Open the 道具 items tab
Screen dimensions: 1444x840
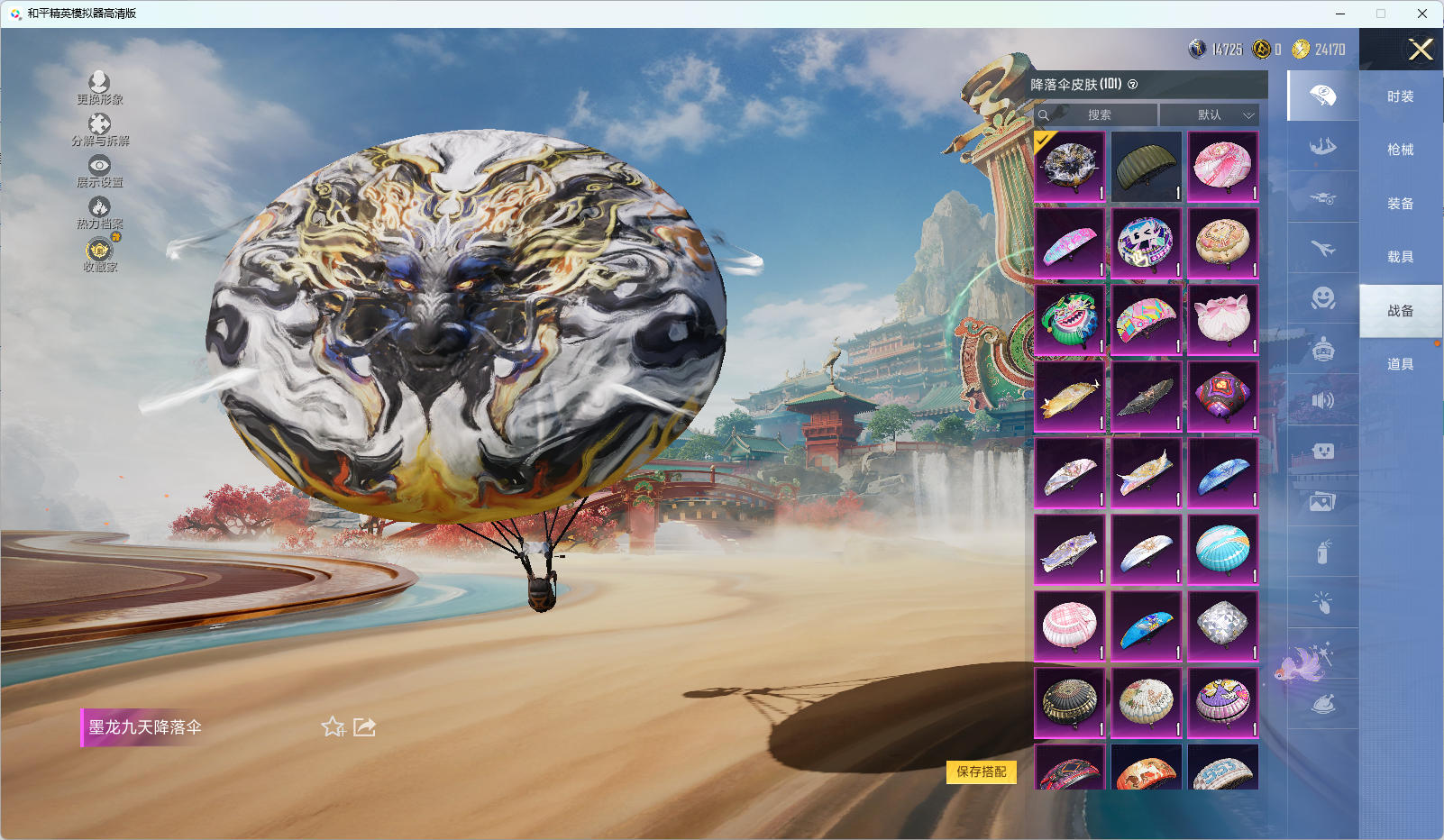point(1400,364)
